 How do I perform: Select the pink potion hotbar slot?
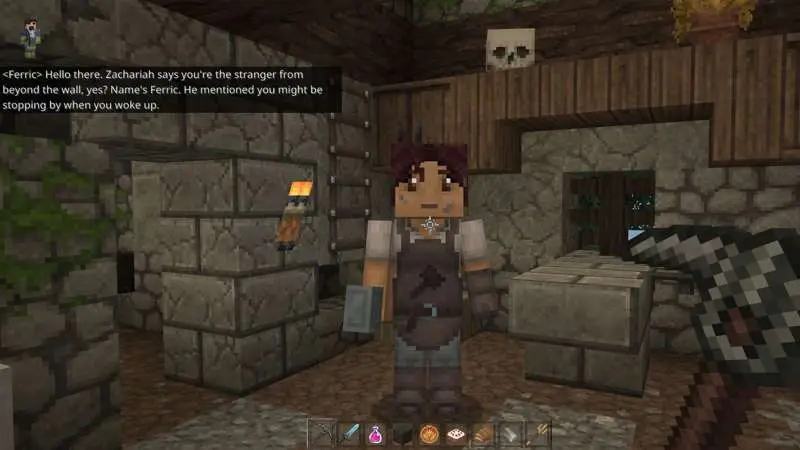(375, 434)
